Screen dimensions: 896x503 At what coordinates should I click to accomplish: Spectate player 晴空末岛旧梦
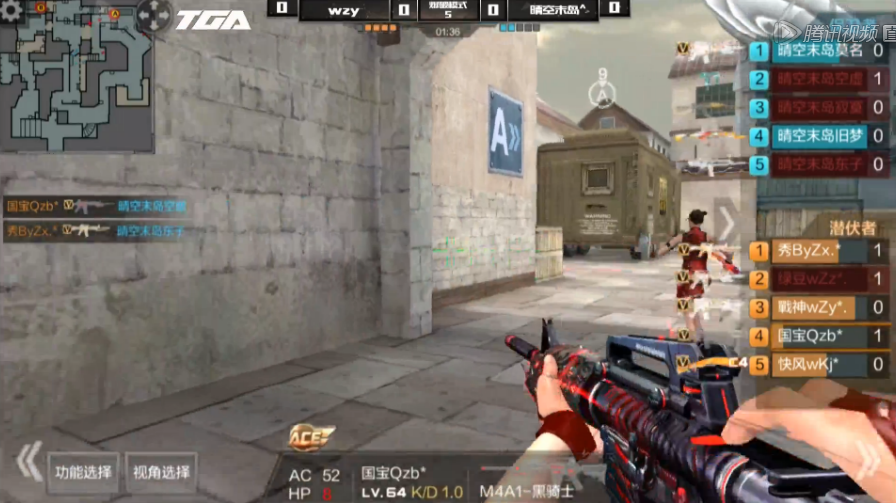click(818, 135)
